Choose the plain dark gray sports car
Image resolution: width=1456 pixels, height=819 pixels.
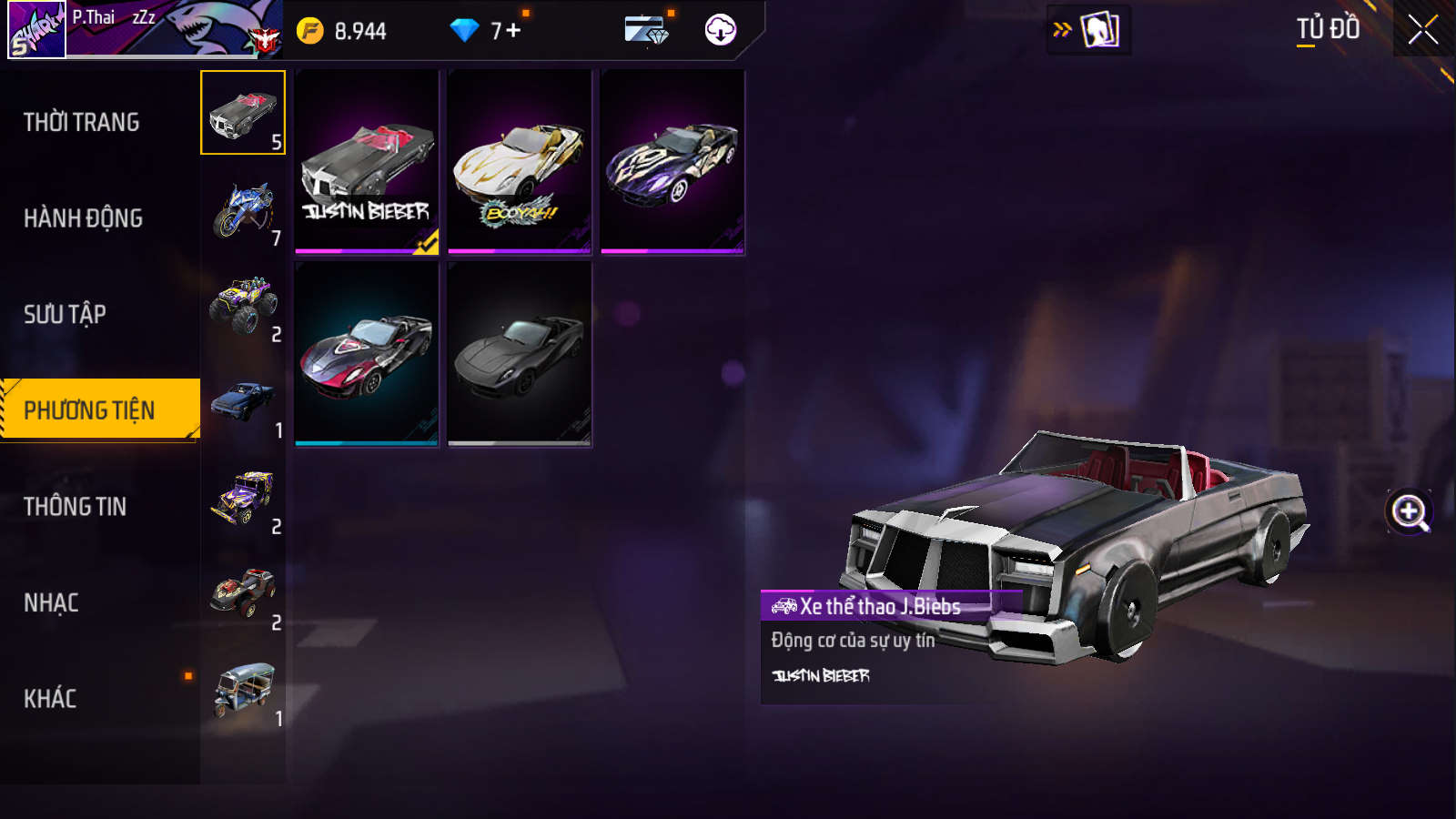point(520,354)
